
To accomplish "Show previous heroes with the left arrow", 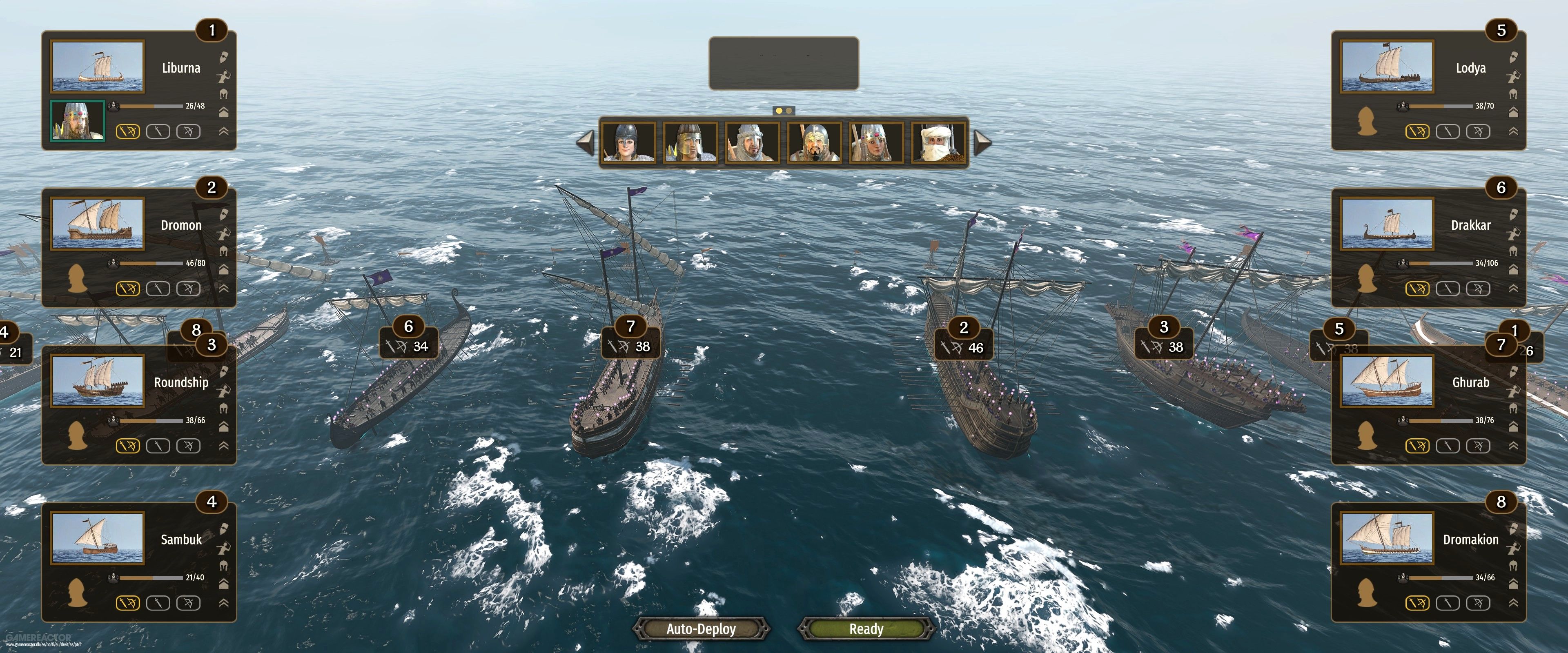I will (x=585, y=142).
